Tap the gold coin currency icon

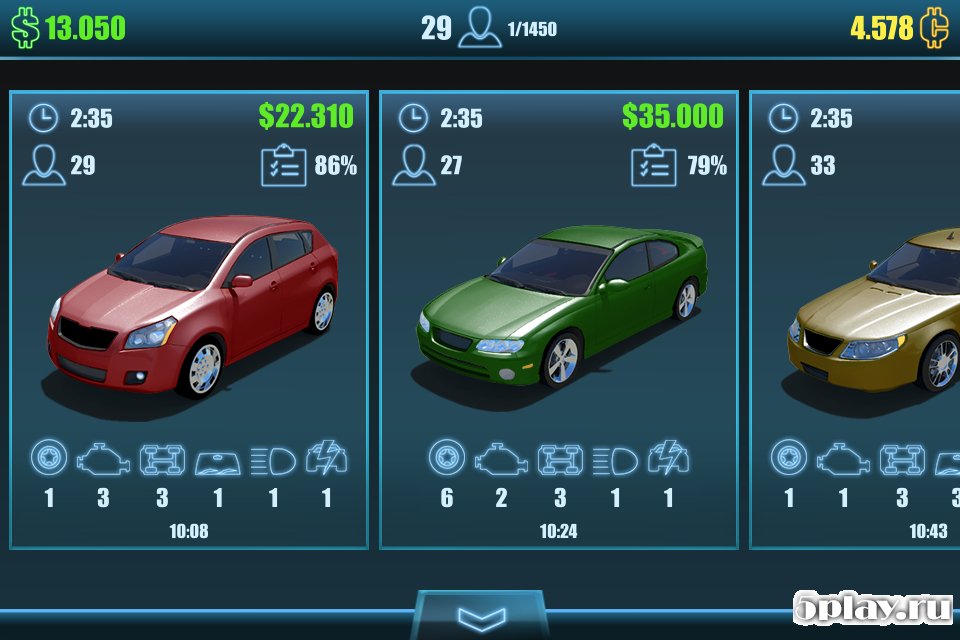(x=935, y=28)
